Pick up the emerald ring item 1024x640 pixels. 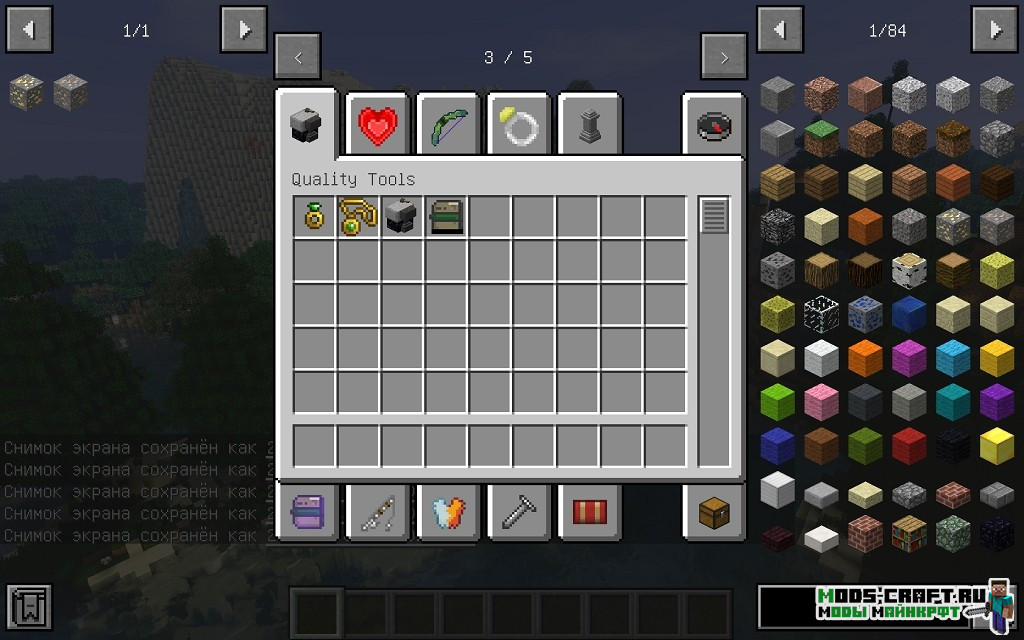314,217
